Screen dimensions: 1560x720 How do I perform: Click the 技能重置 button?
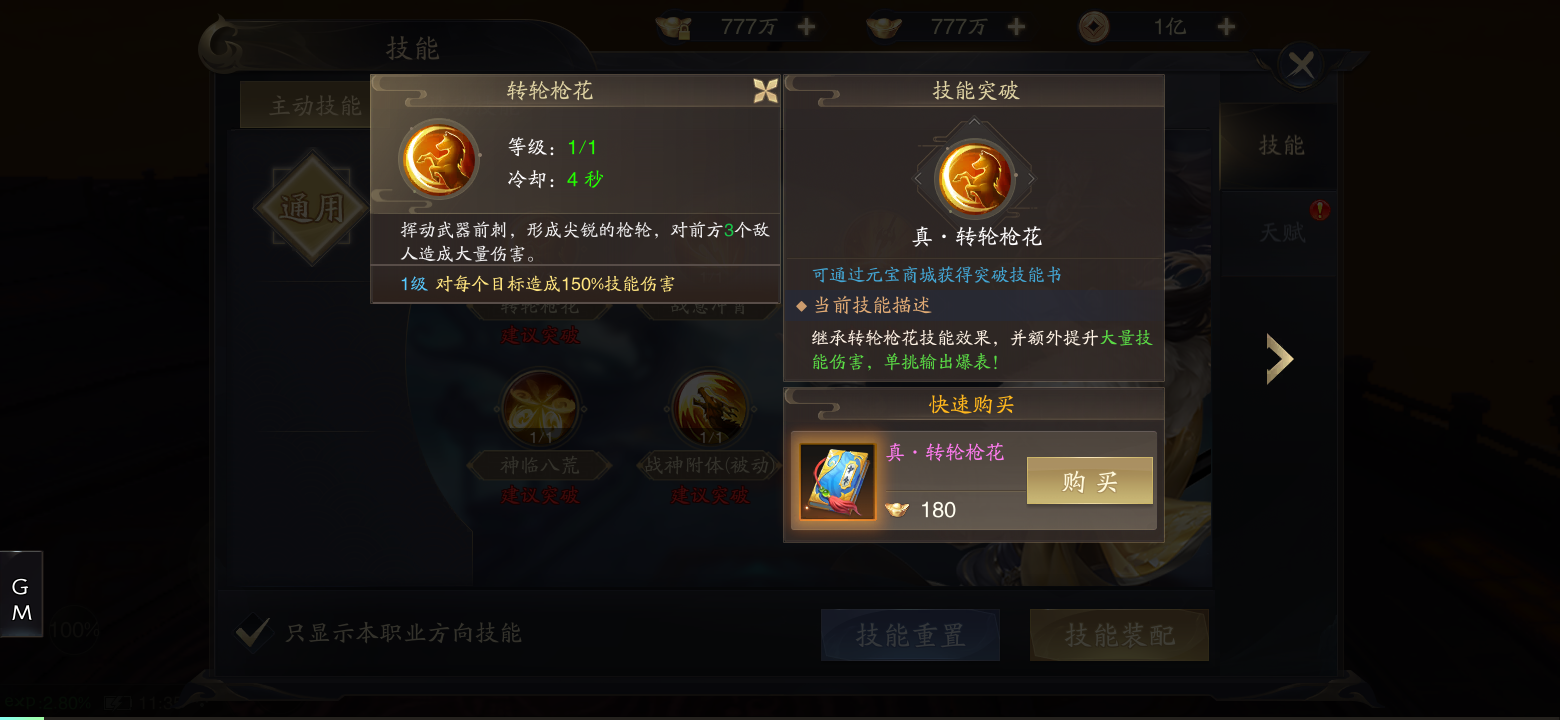click(x=909, y=634)
